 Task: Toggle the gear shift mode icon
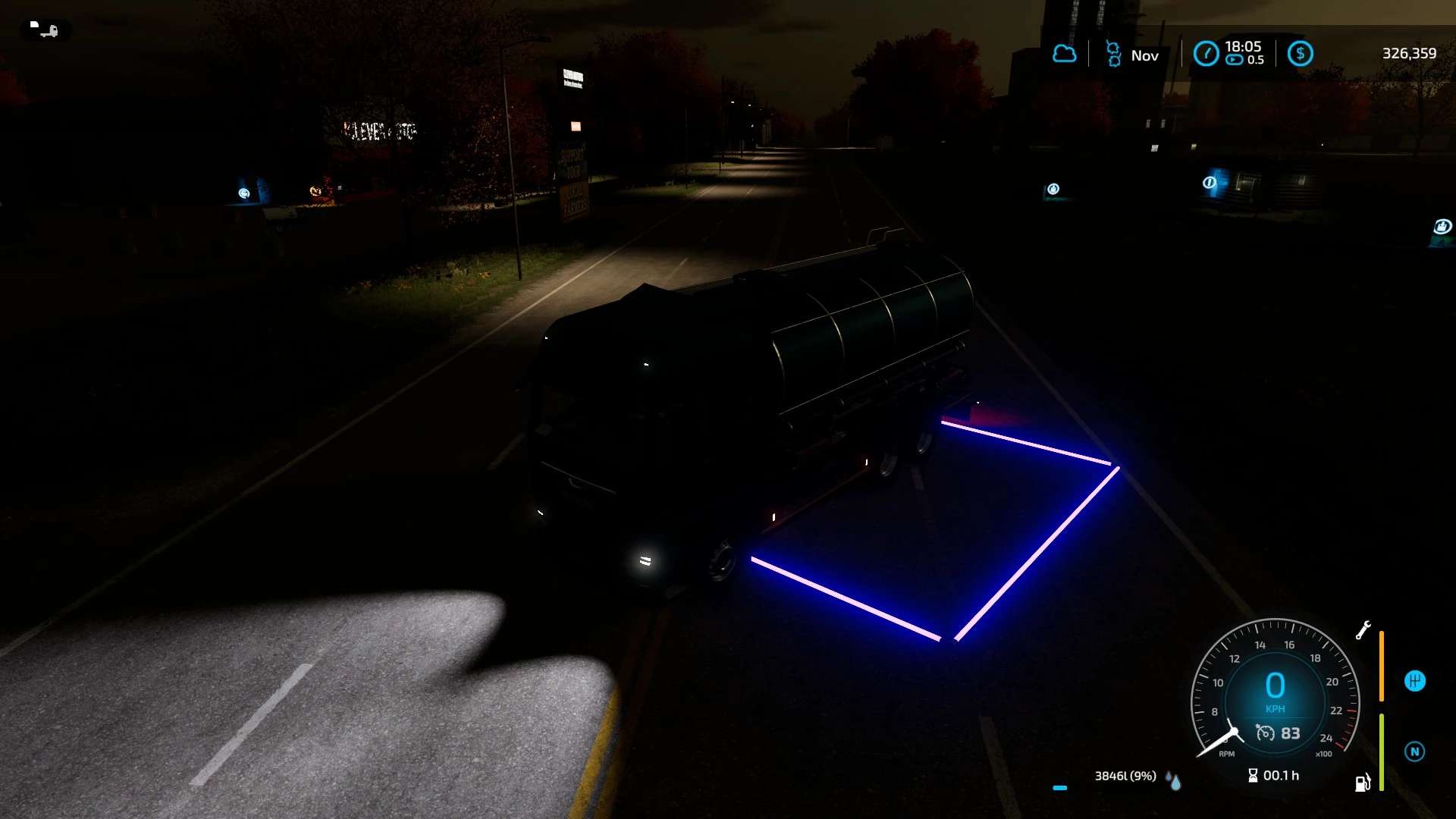click(x=1414, y=681)
